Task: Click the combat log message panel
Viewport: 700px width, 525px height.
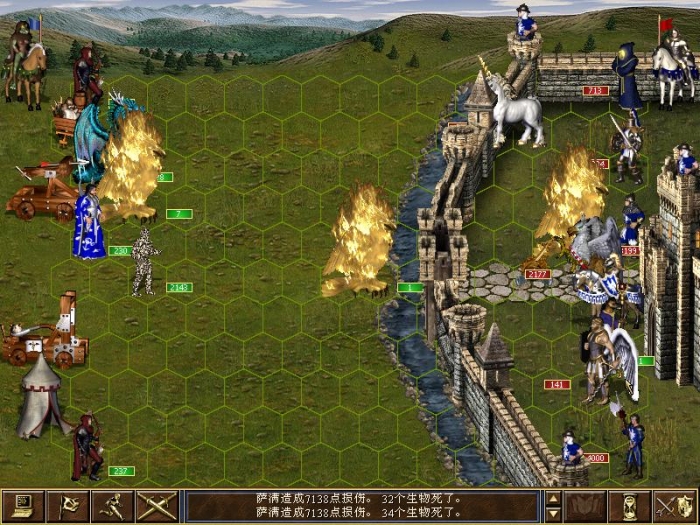Action: [362, 506]
